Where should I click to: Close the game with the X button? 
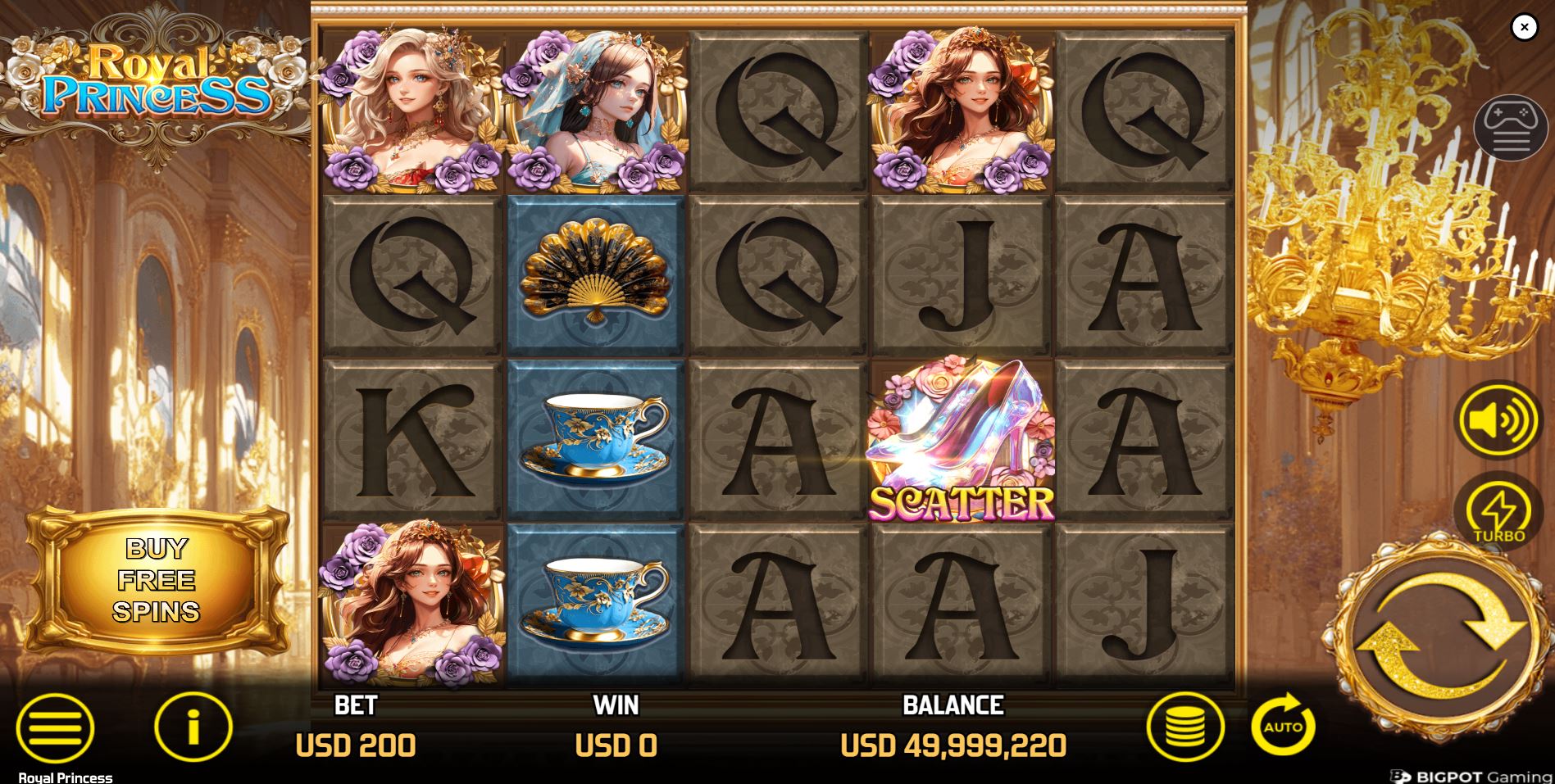pos(1525,27)
